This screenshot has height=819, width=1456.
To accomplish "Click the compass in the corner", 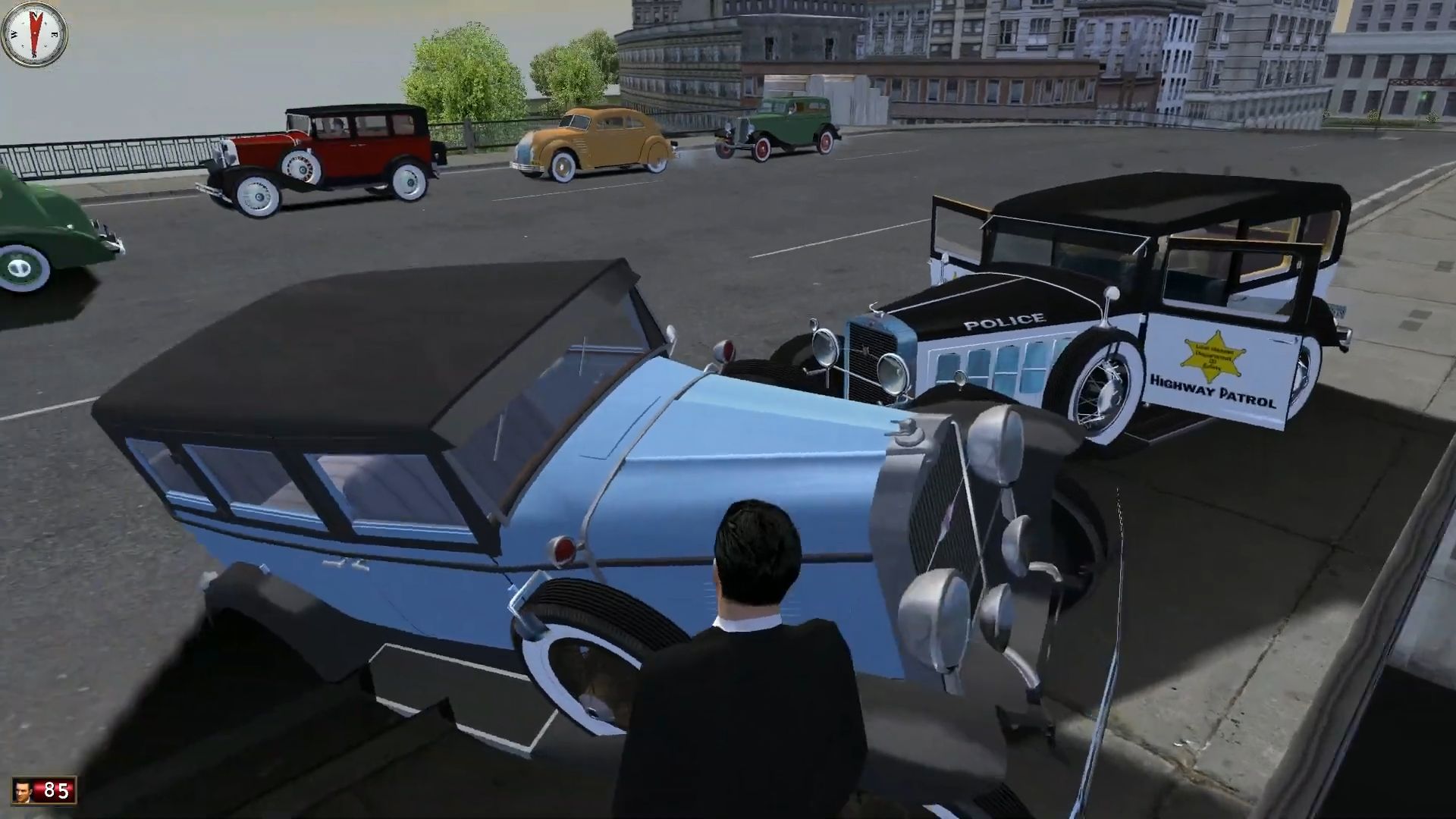I will 34,34.
